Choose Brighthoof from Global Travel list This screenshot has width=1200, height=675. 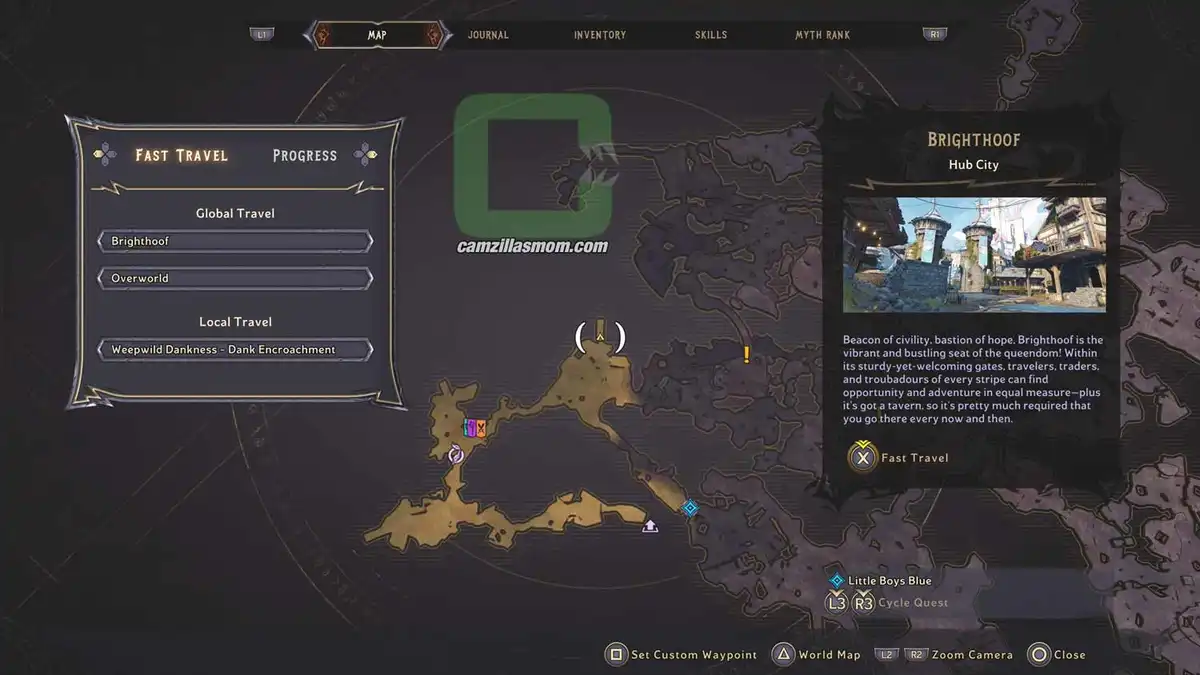coord(235,242)
